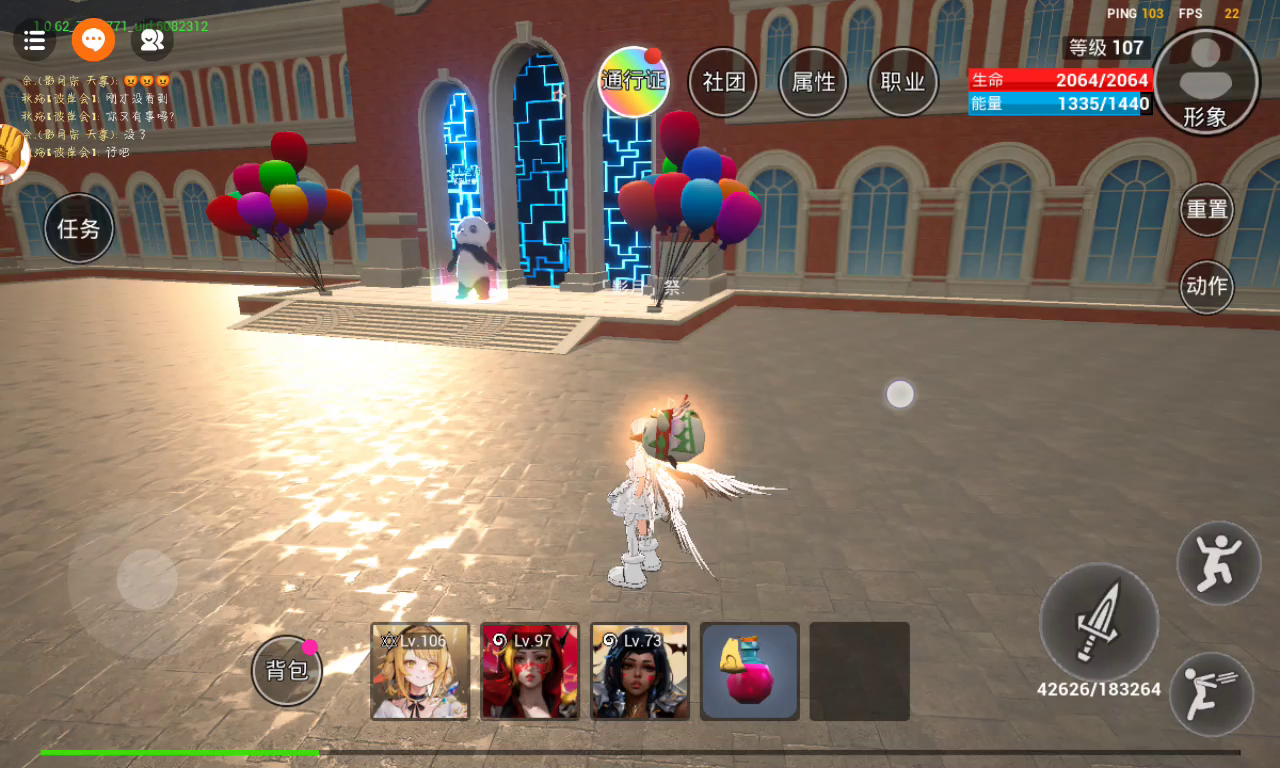Open the friends icon button

tap(152, 40)
